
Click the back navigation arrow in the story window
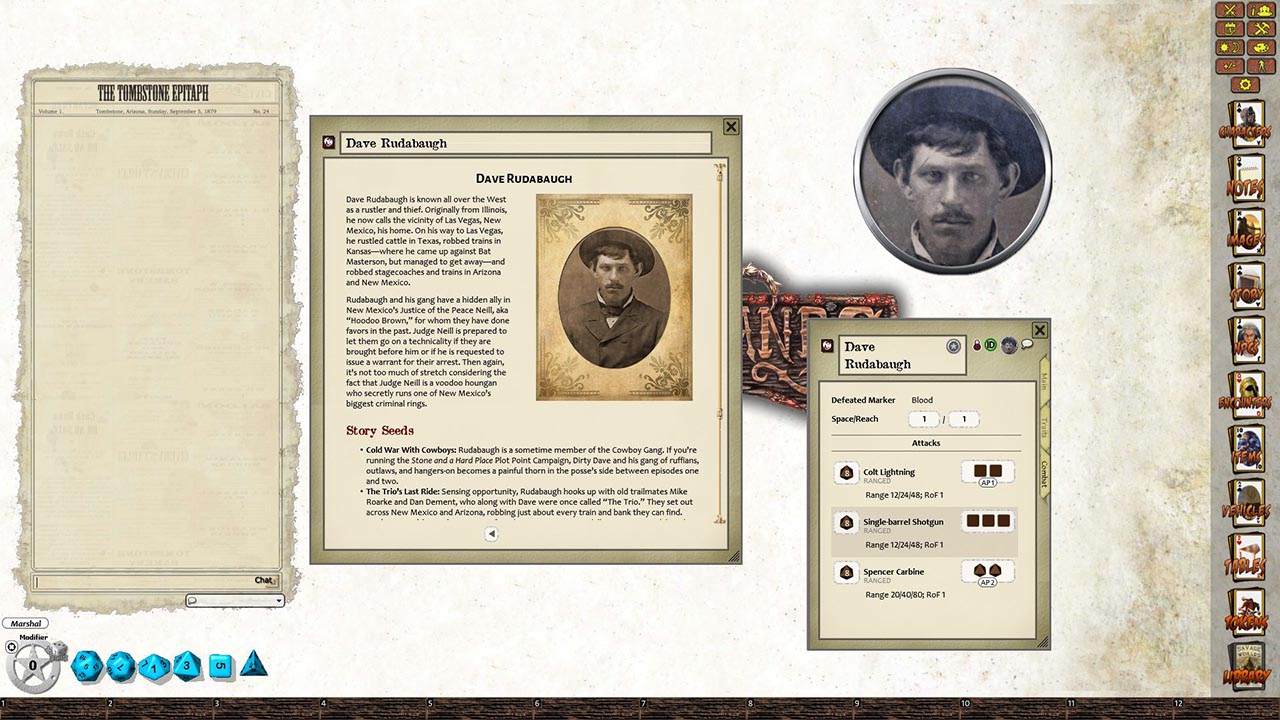[491, 534]
